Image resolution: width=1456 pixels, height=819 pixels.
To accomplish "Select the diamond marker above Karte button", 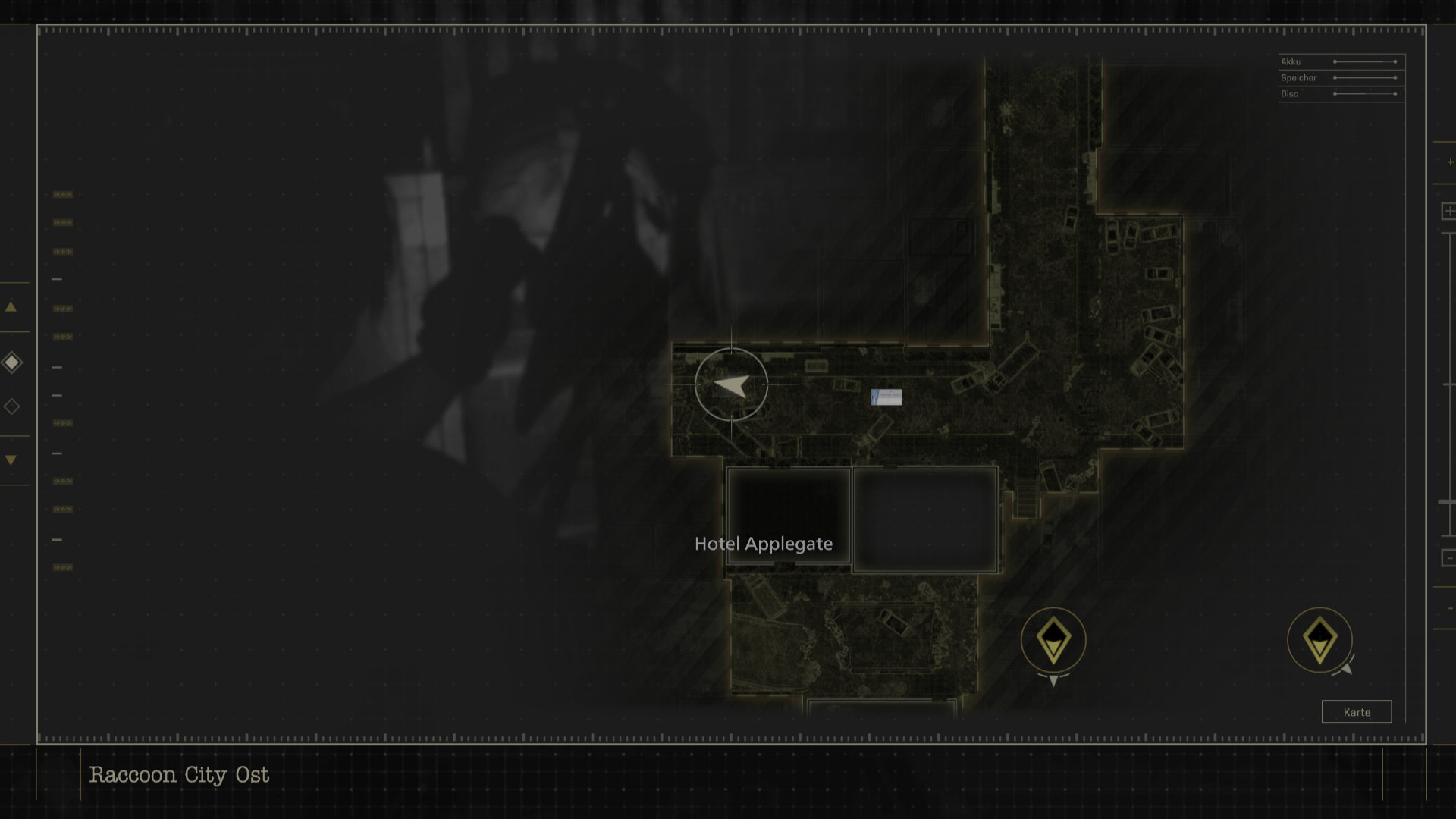I will (1319, 640).
